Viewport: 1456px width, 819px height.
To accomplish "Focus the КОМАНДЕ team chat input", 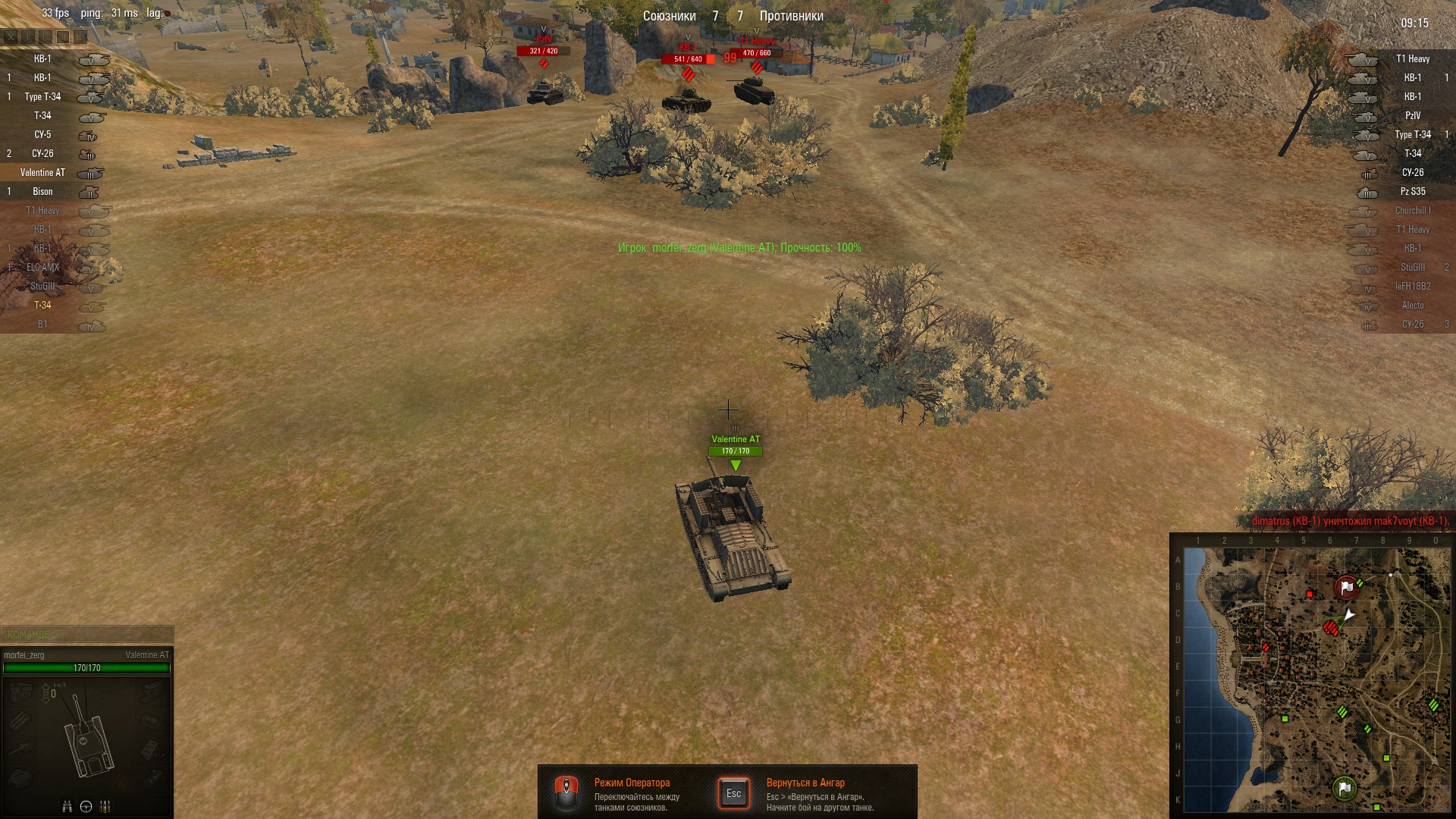I will click(87, 634).
